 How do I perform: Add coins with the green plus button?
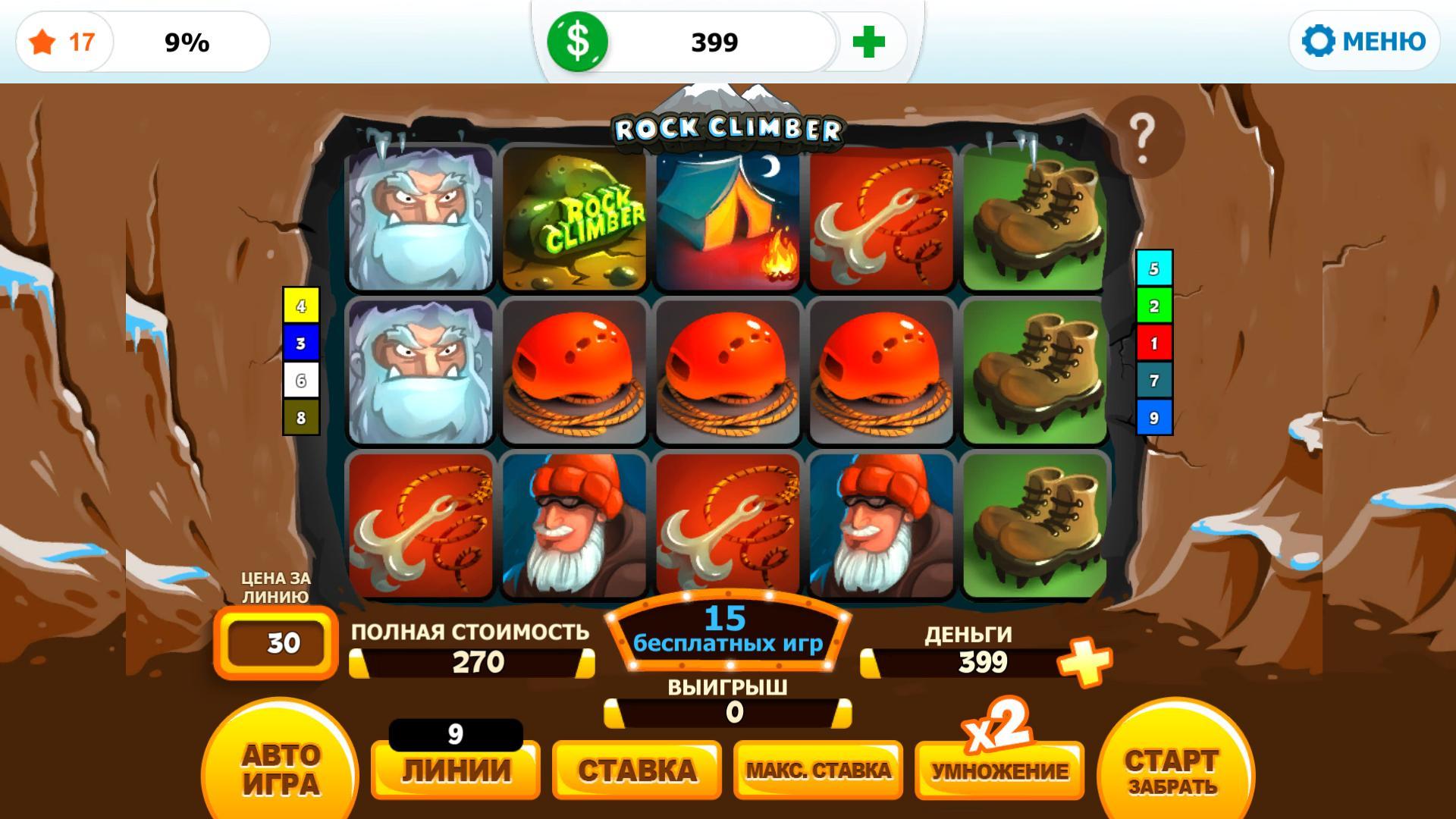868,42
